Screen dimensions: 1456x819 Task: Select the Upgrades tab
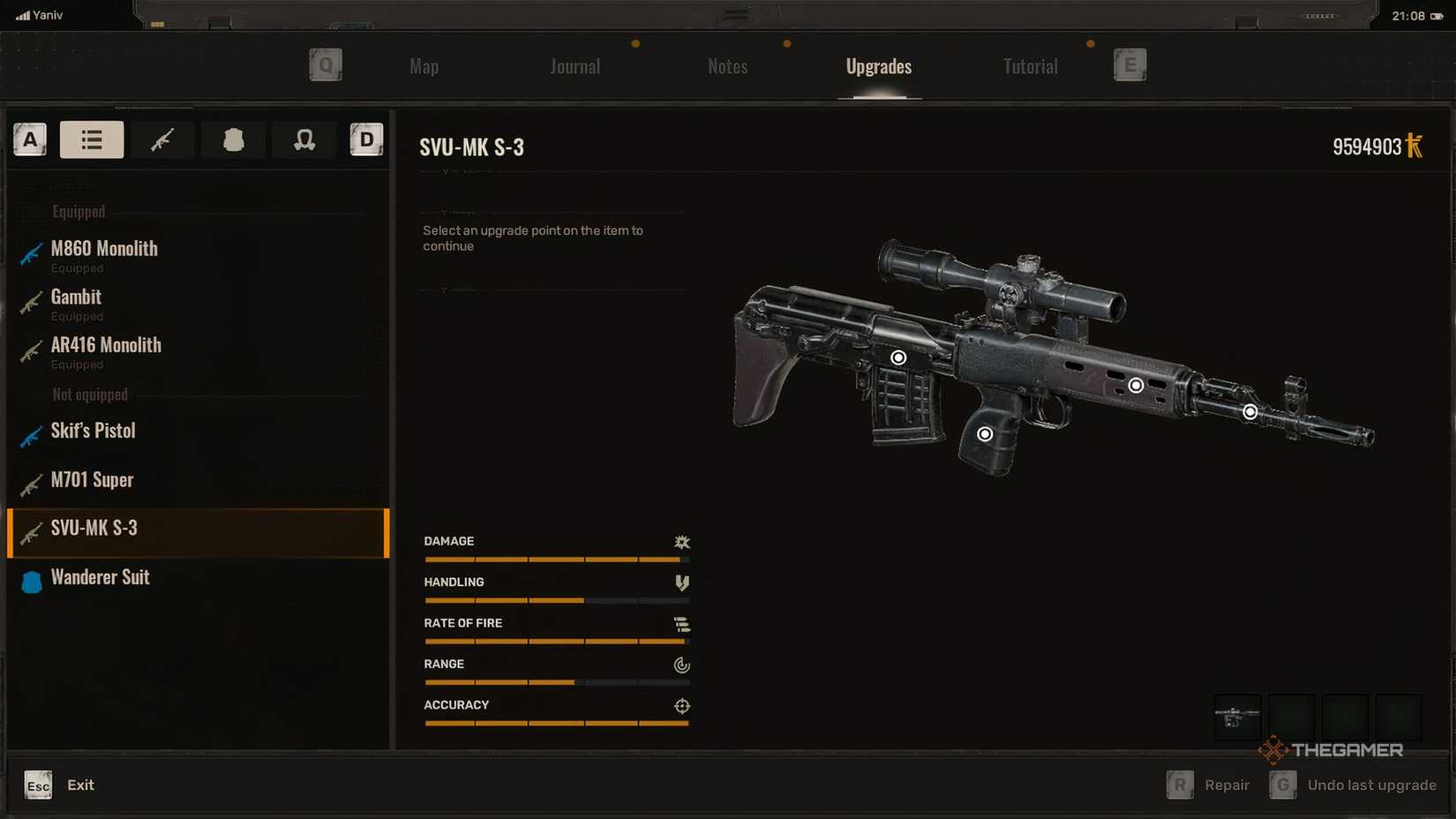[878, 67]
